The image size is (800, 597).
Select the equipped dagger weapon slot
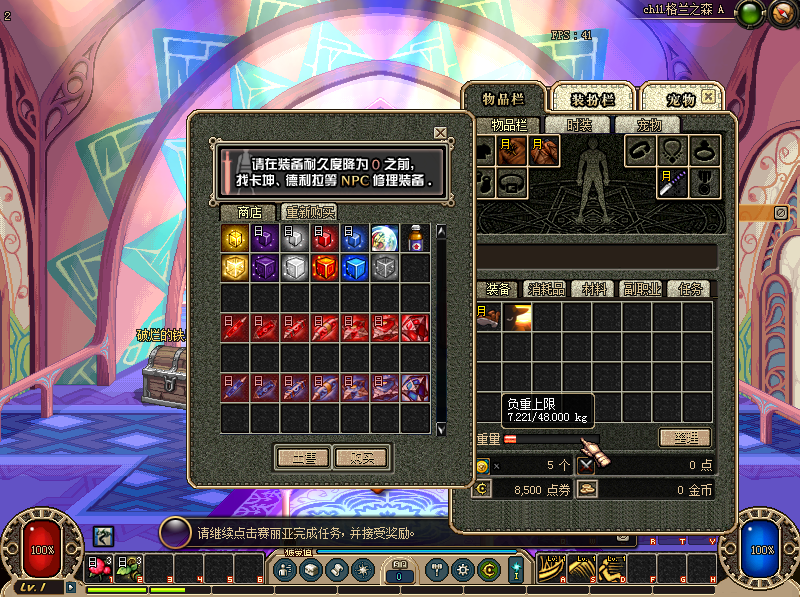(672, 181)
